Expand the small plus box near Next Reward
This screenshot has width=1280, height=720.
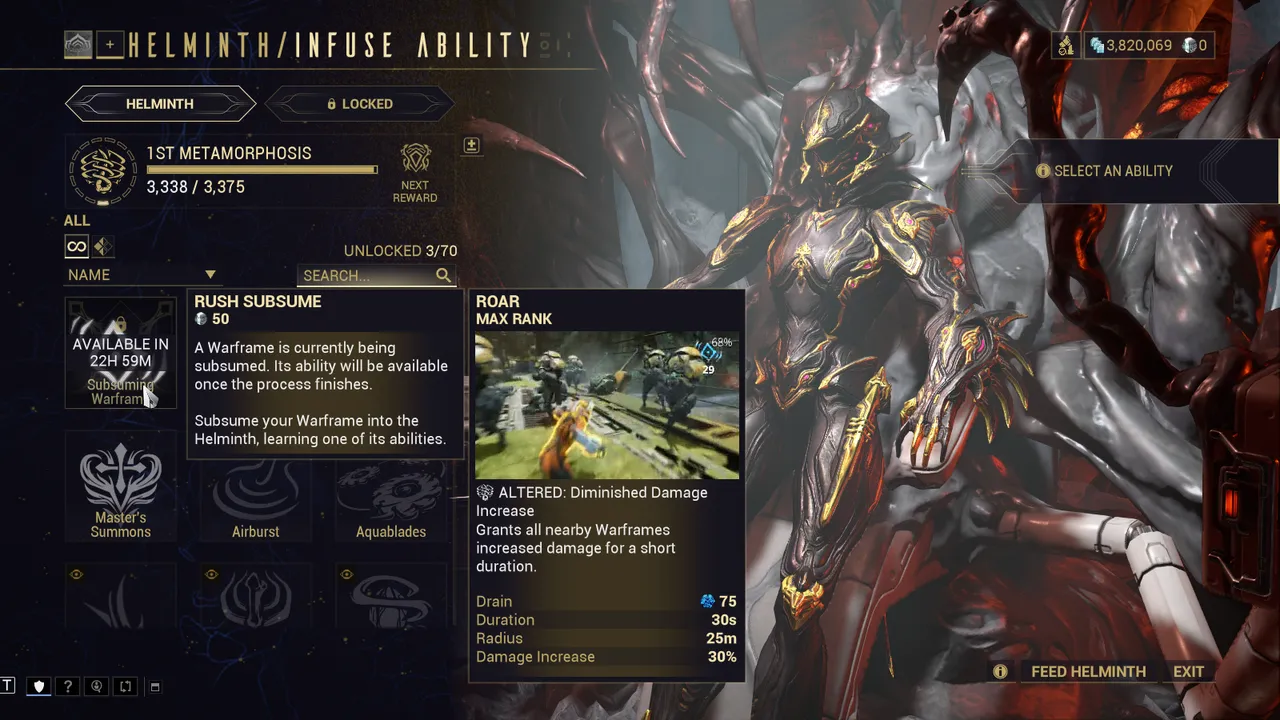[x=471, y=146]
